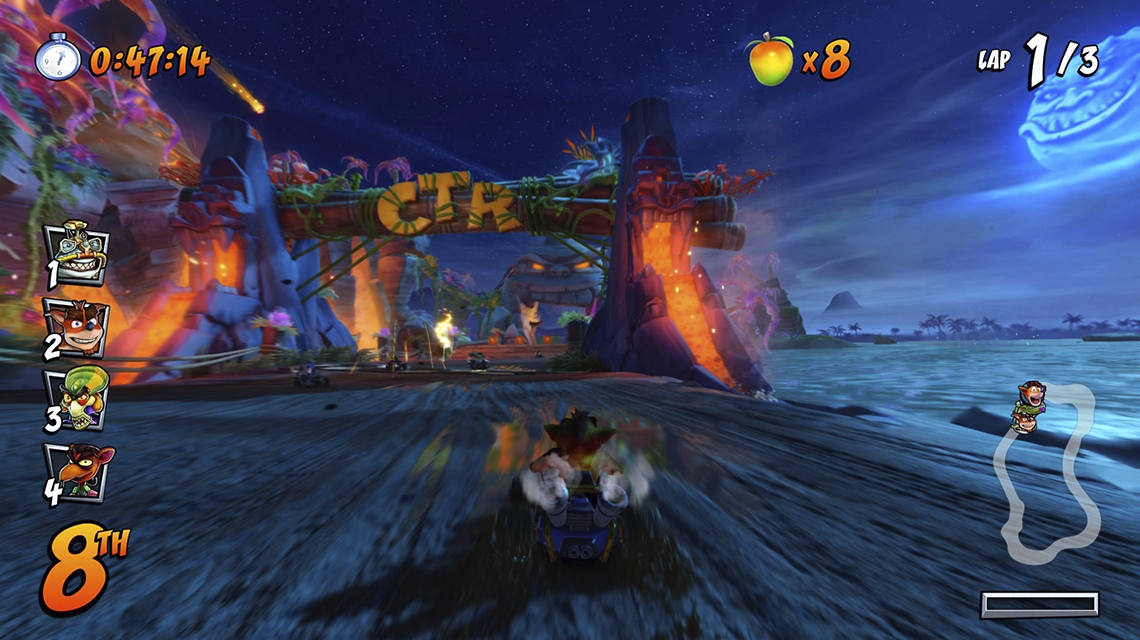Select the stopwatch icon
The image size is (1140, 640).
coord(58,58)
